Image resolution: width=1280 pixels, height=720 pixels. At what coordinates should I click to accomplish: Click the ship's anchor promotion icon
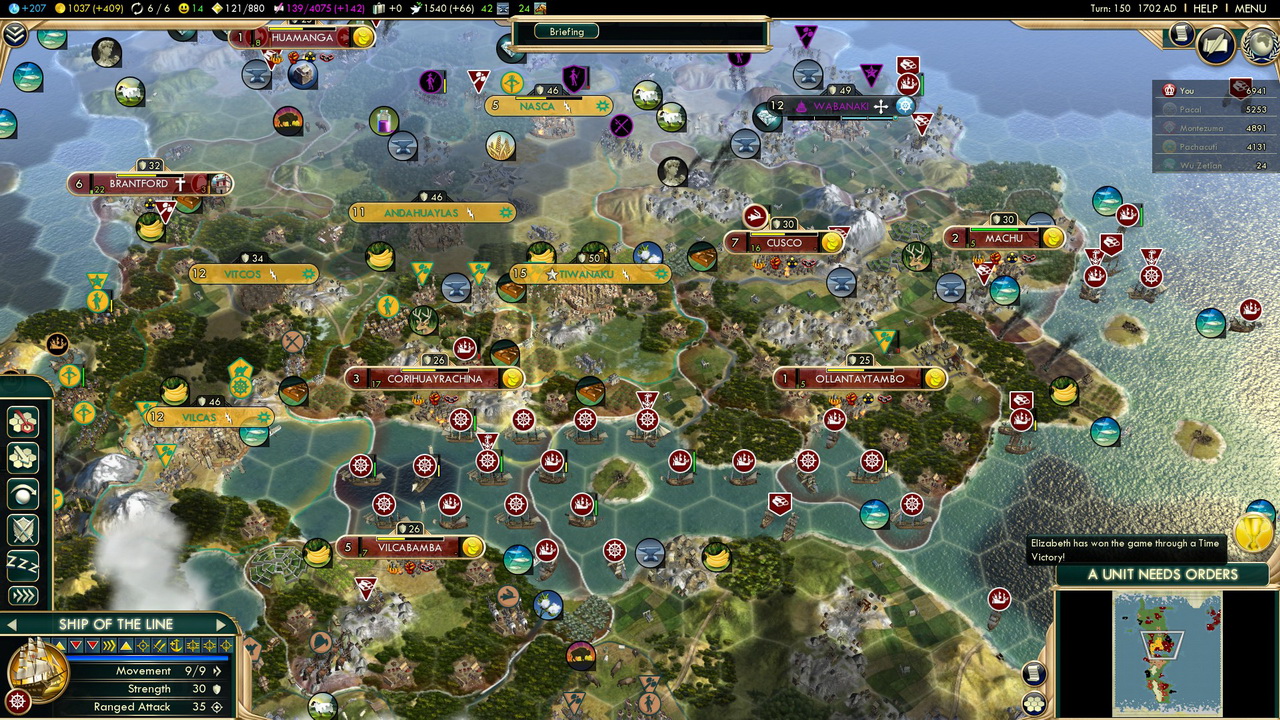(179, 645)
